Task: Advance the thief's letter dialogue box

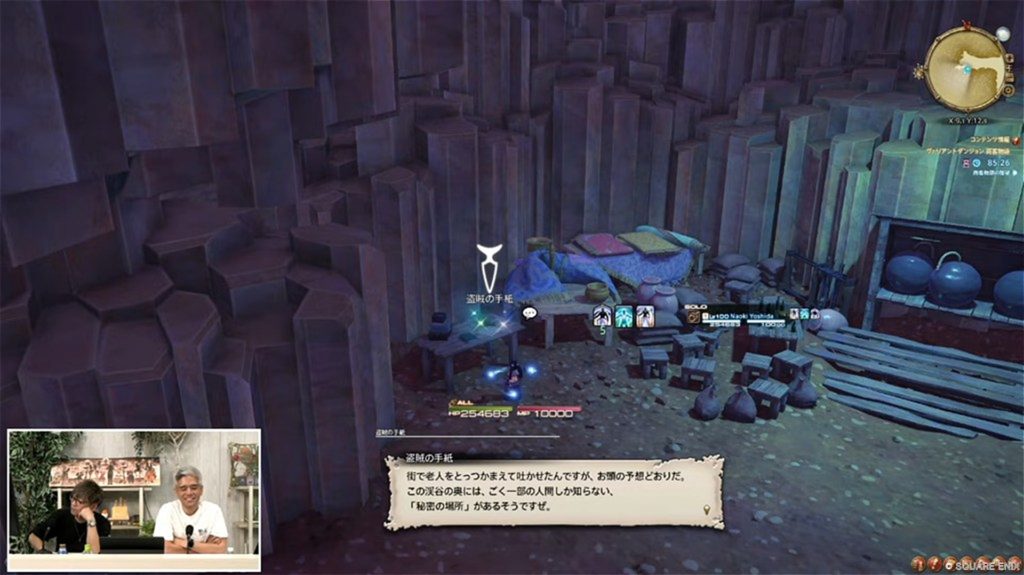Action: click(x=553, y=492)
